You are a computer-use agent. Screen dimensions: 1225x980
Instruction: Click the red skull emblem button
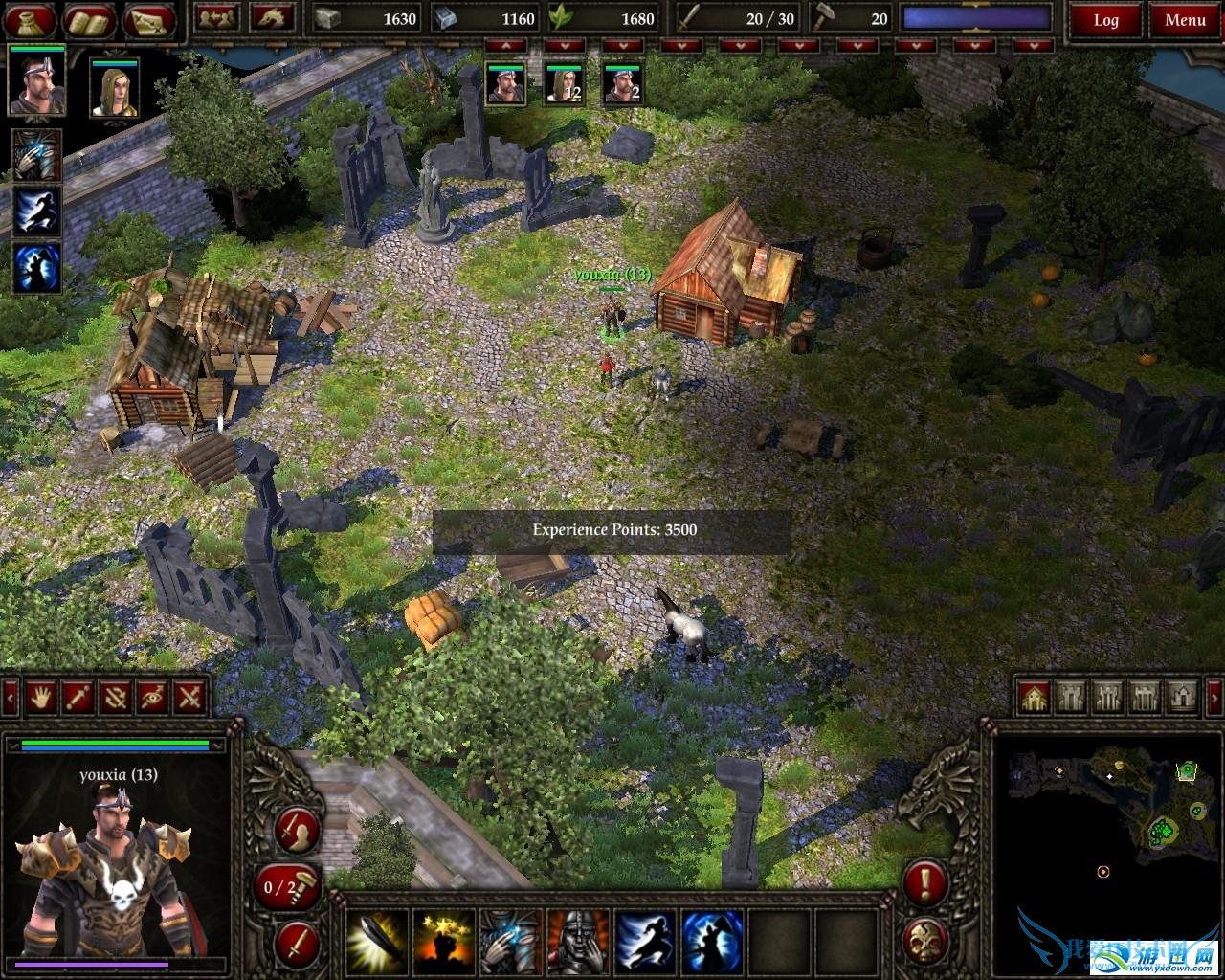tap(924, 942)
